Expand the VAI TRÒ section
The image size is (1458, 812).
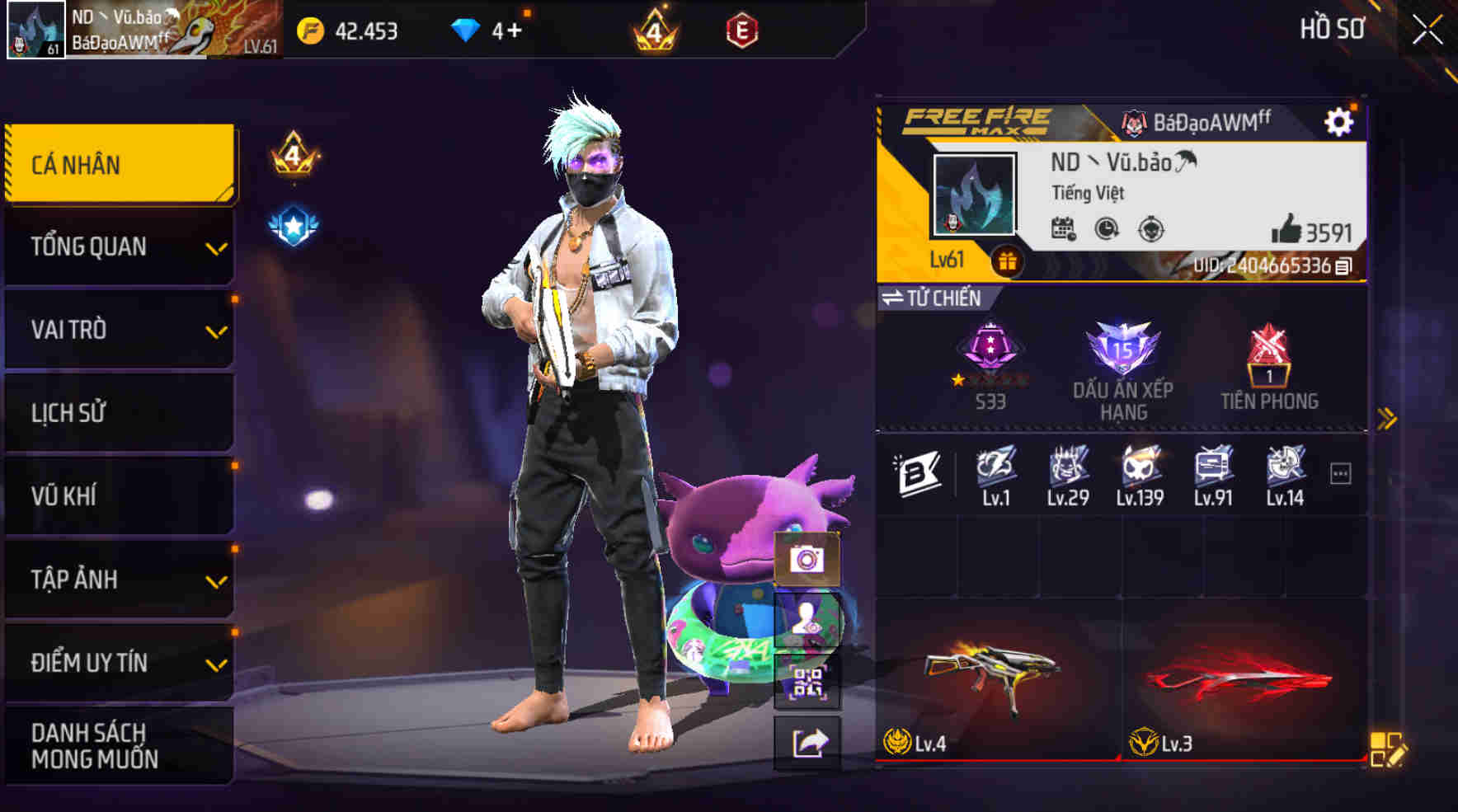[x=120, y=329]
